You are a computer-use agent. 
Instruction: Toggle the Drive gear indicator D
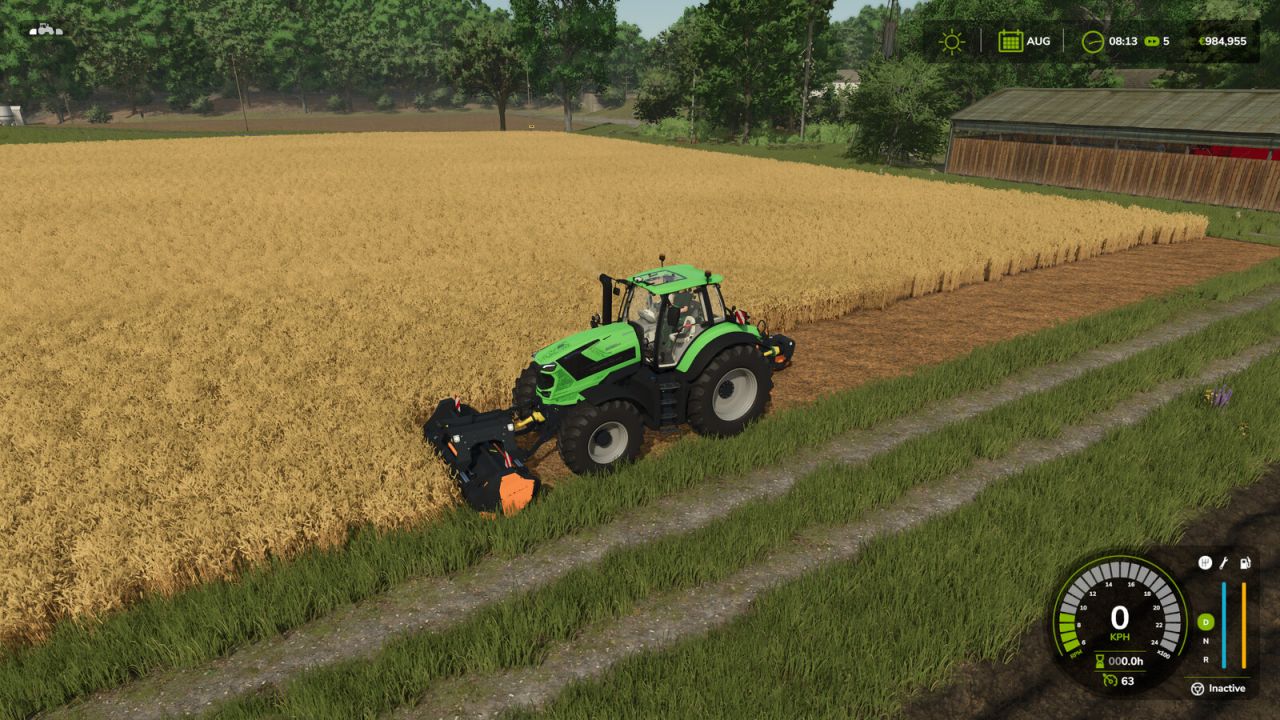[x=1205, y=622]
